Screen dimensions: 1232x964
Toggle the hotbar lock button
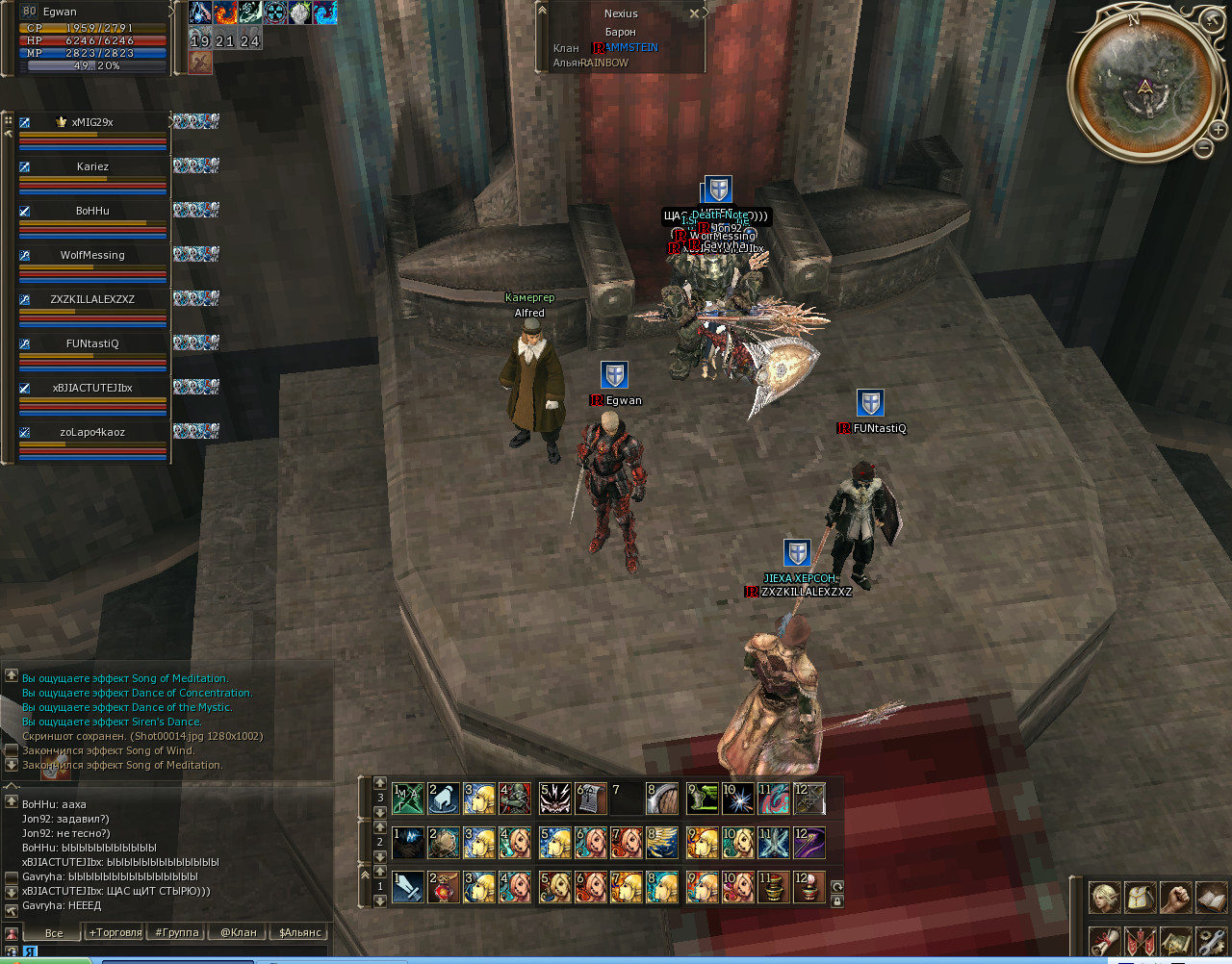(x=837, y=901)
